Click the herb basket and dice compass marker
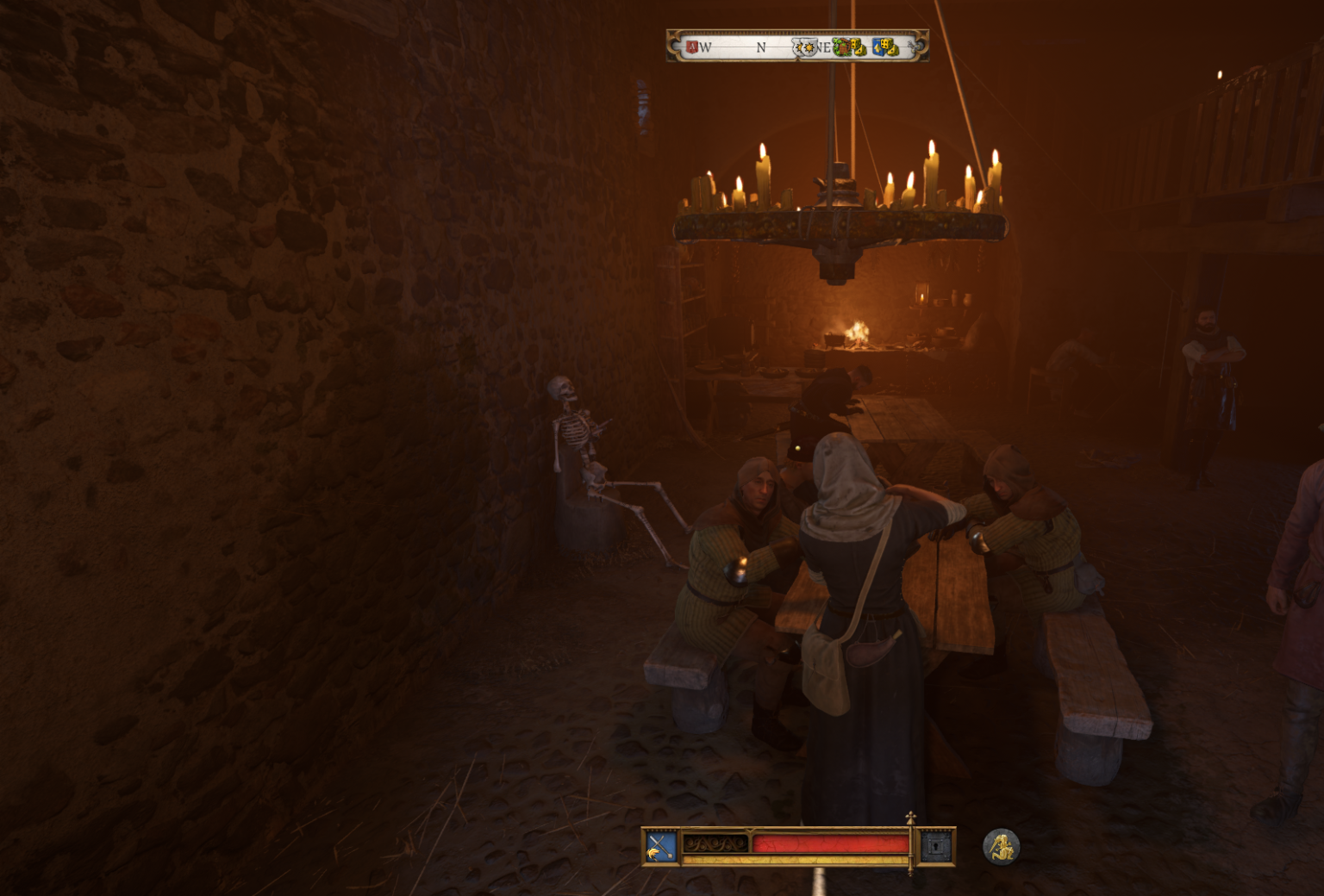Viewport: 1324px width, 896px height. coord(843,48)
